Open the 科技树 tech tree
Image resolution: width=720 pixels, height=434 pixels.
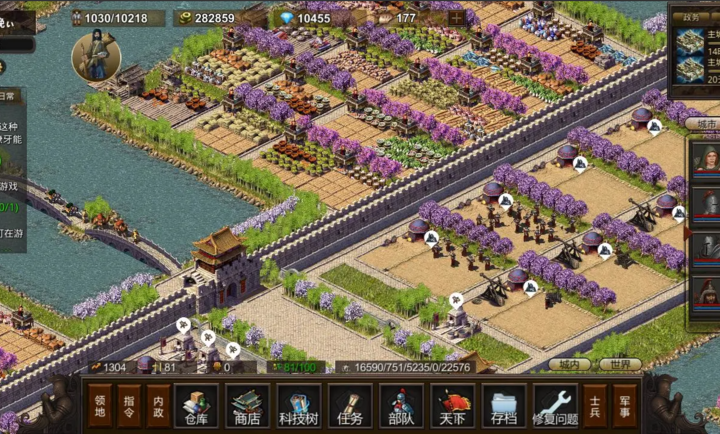pyautogui.click(x=298, y=406)
